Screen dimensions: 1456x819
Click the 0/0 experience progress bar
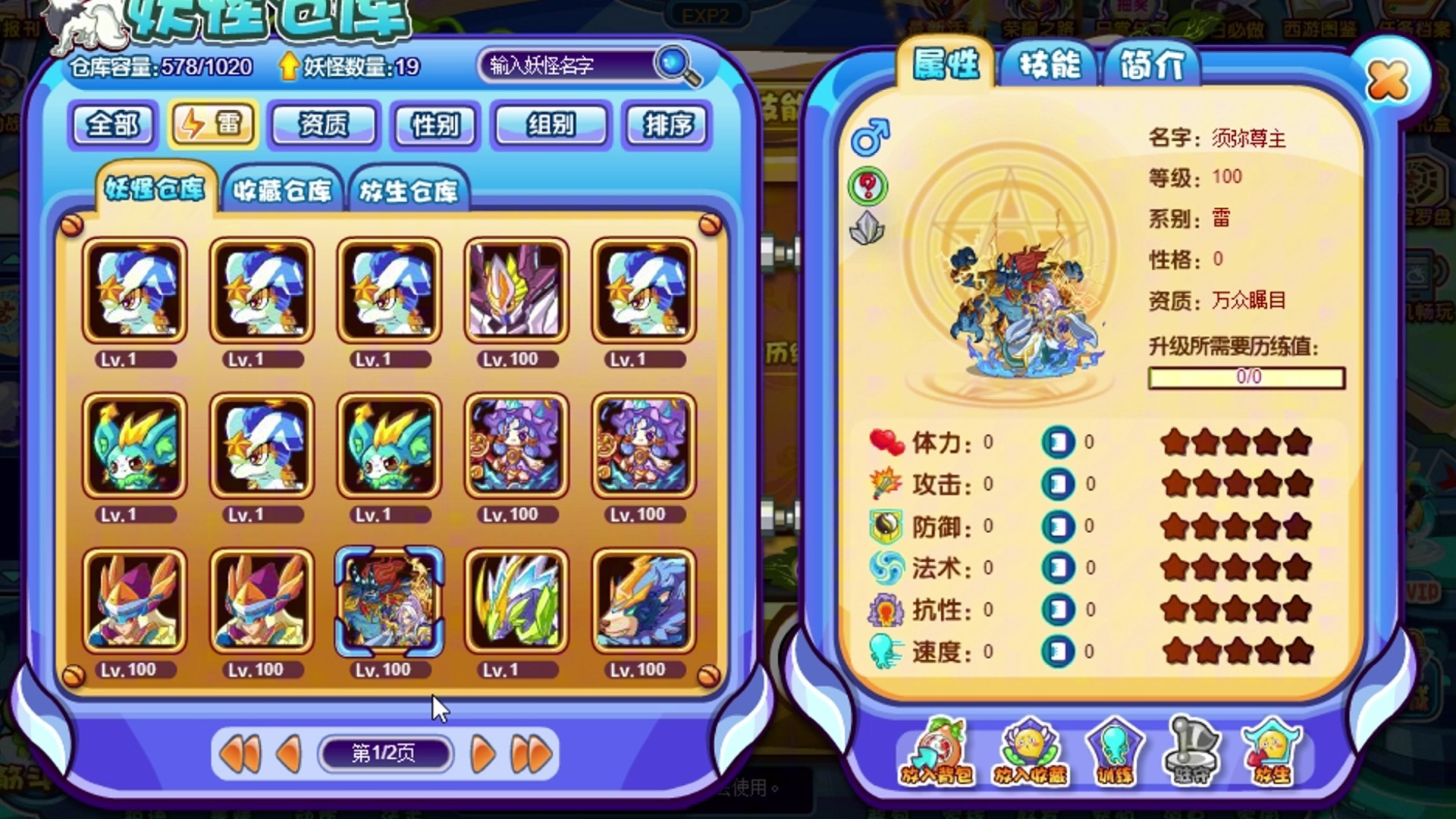coord(1246,377)
